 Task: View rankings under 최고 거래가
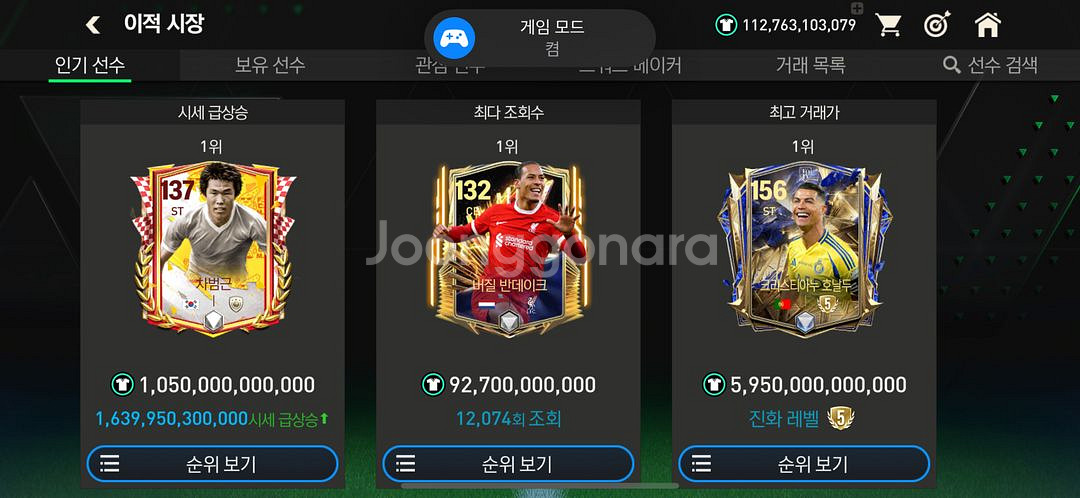804,464
